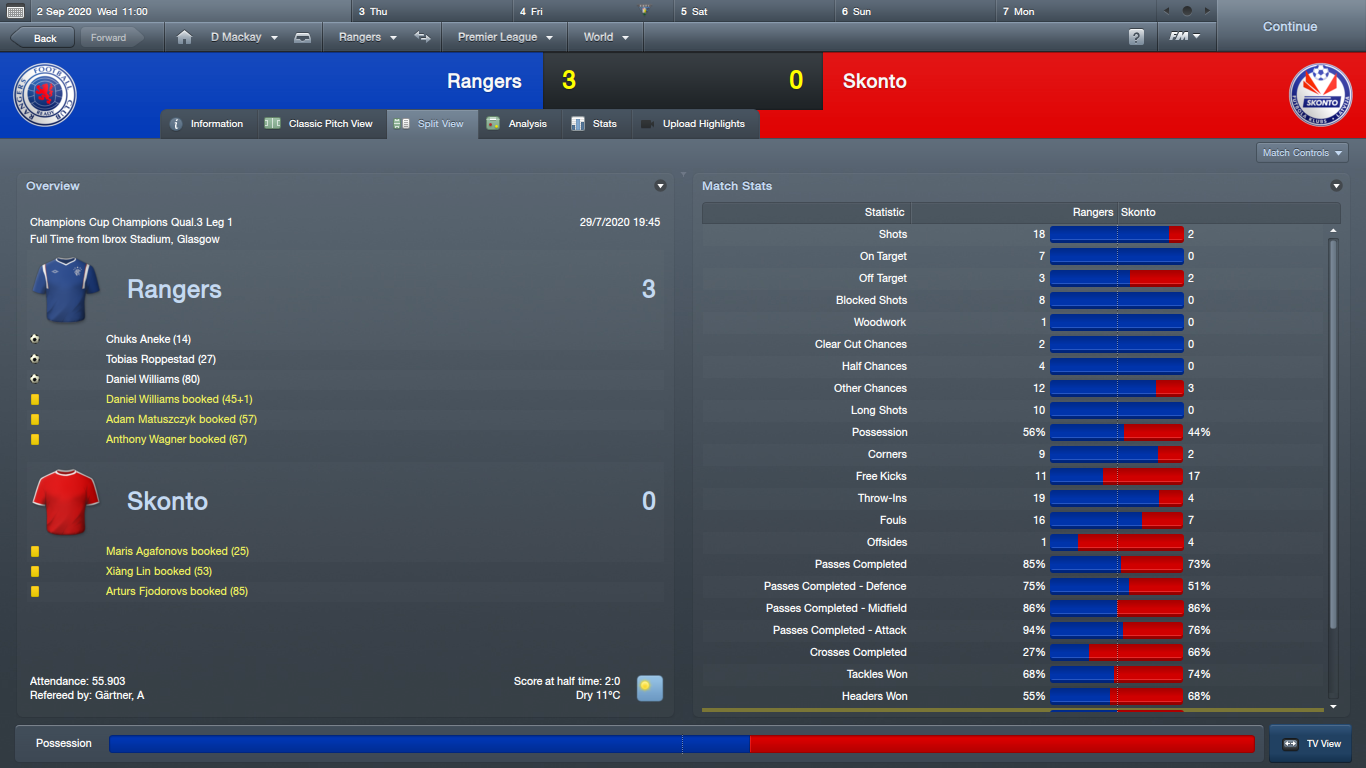The height and width of the screenshot is (768, 1366).
Task: Open the FM main menu
Action: pos(1185,37)
